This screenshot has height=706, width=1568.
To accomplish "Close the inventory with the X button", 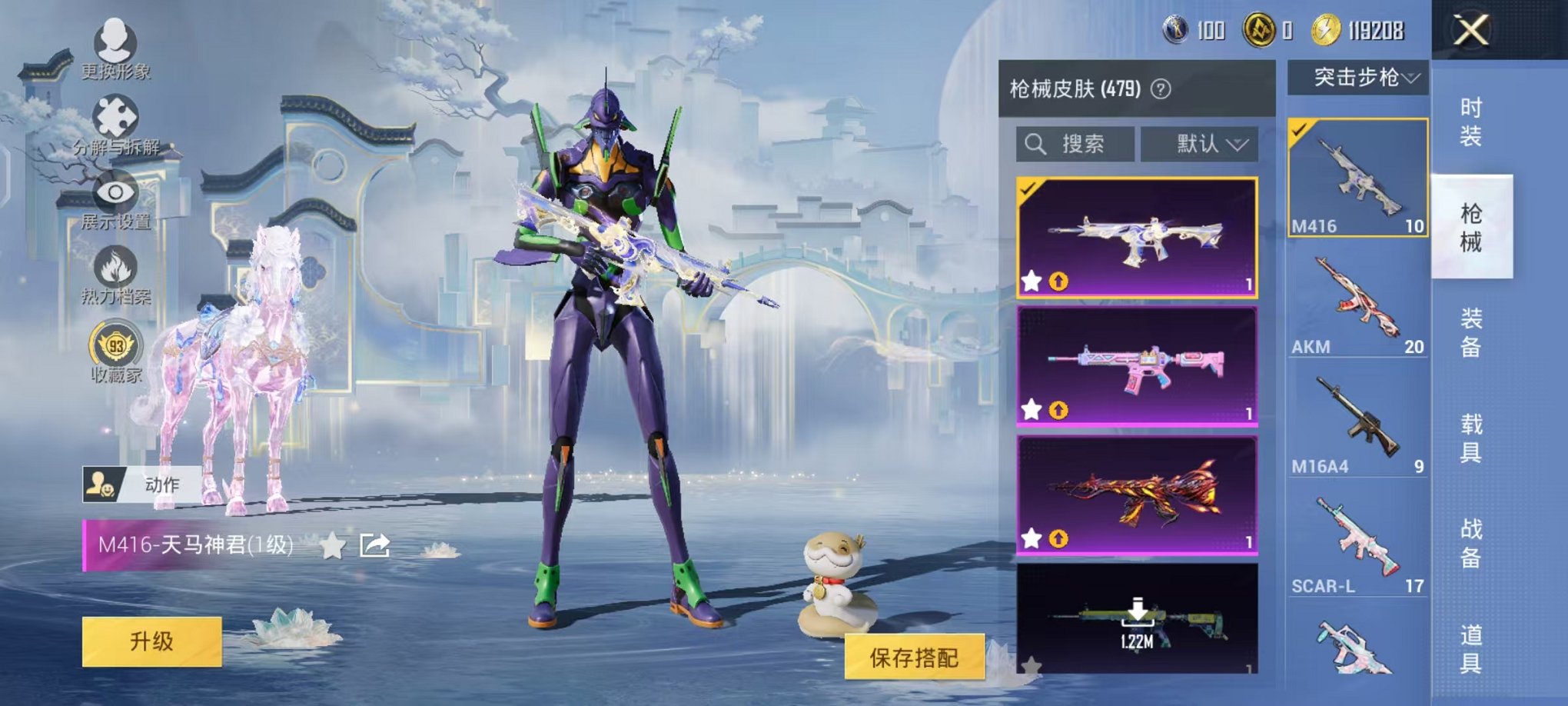I will pyautogui.click(x=1470, y=31).
